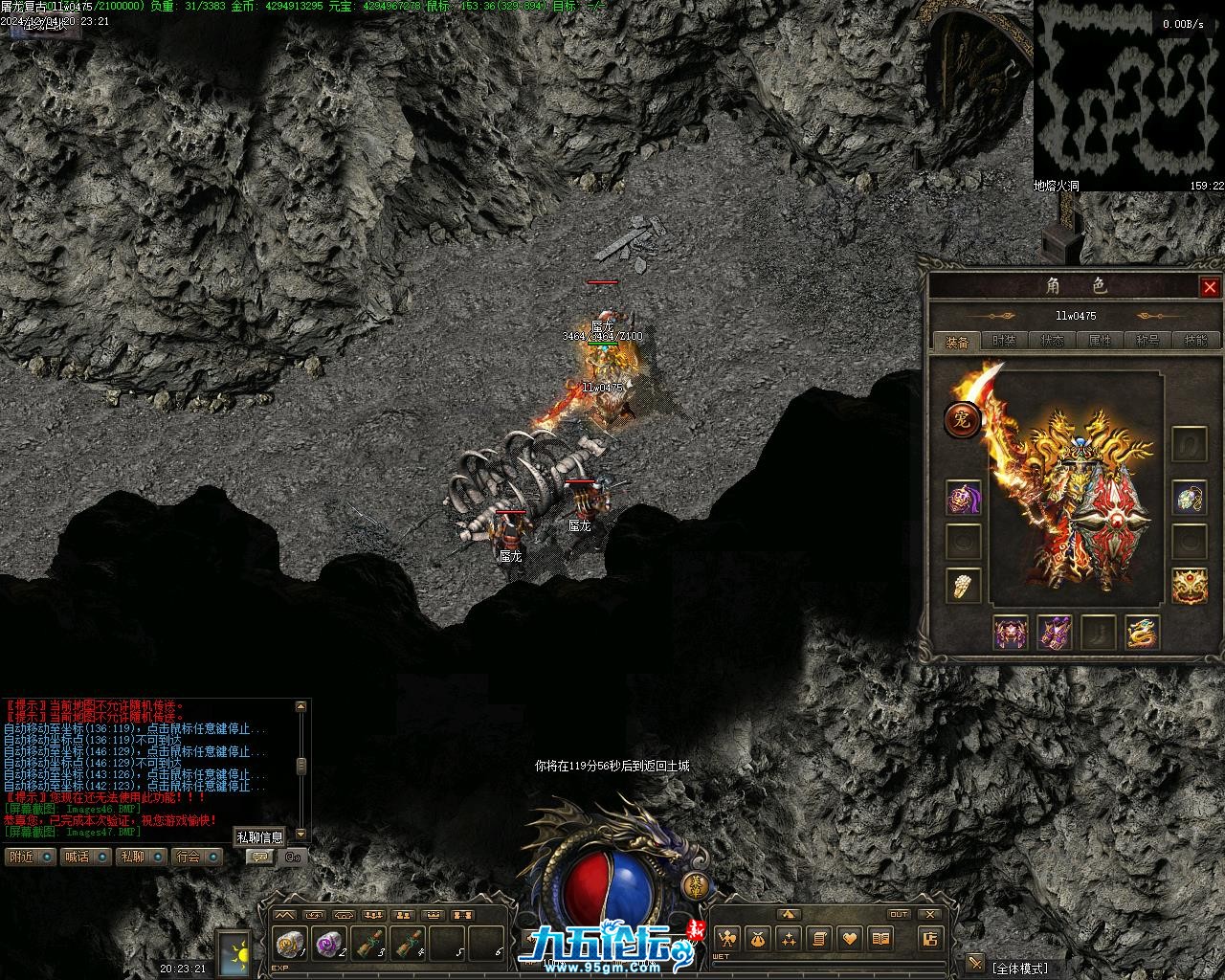Use the purple scroll in slot 2
Image resolution: width=1225 pixels, height=980 pixels.
[x=328, y=944]
